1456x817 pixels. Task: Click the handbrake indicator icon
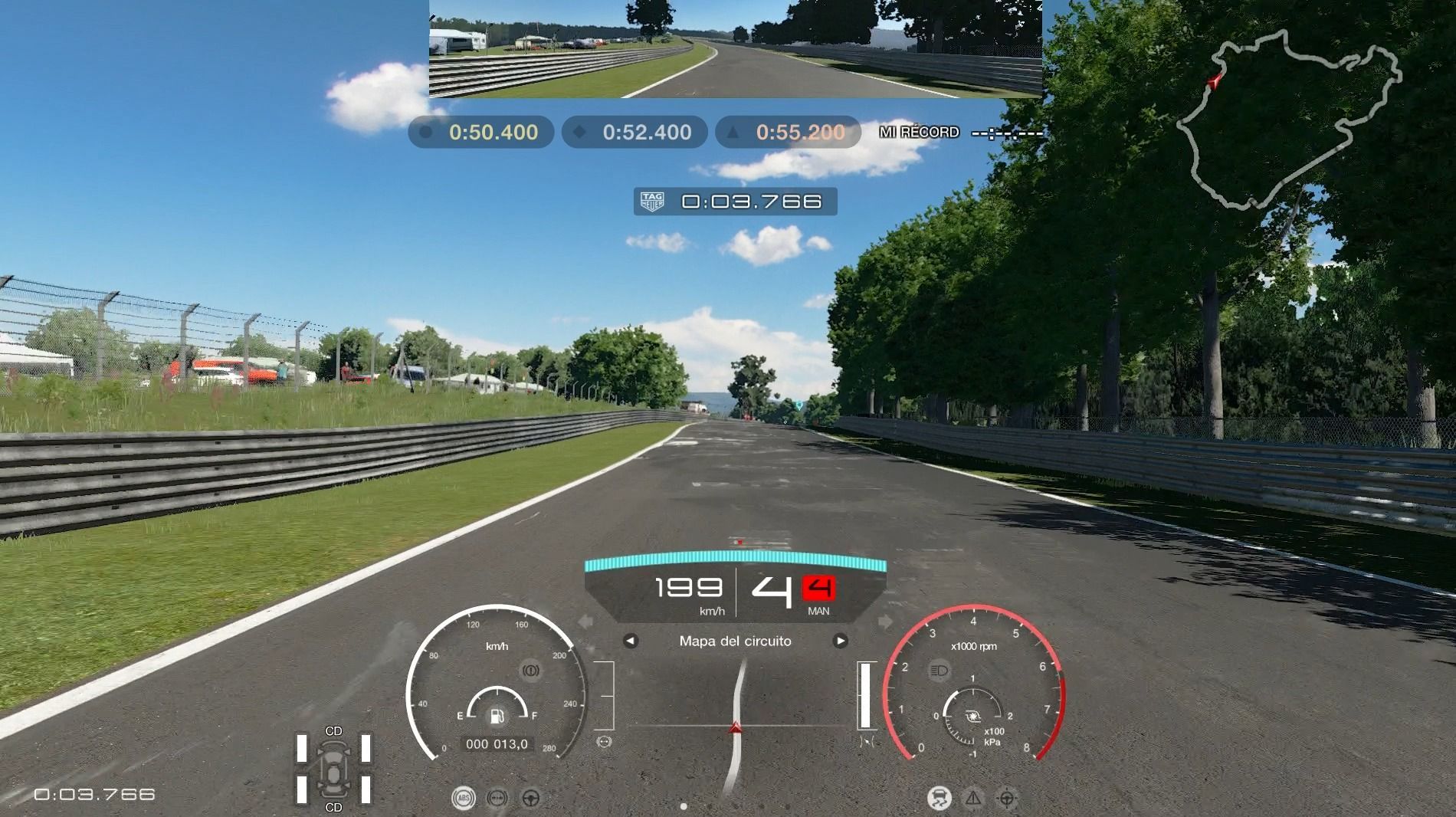coord(530,671)
